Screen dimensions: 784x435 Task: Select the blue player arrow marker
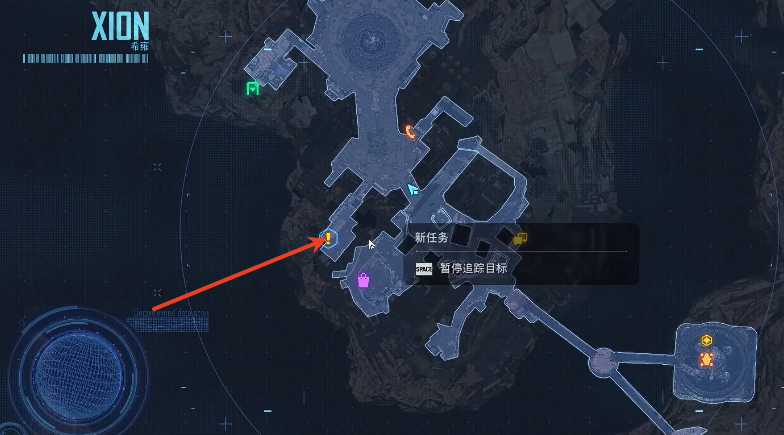pyautogui.click(x=413, y=188)
